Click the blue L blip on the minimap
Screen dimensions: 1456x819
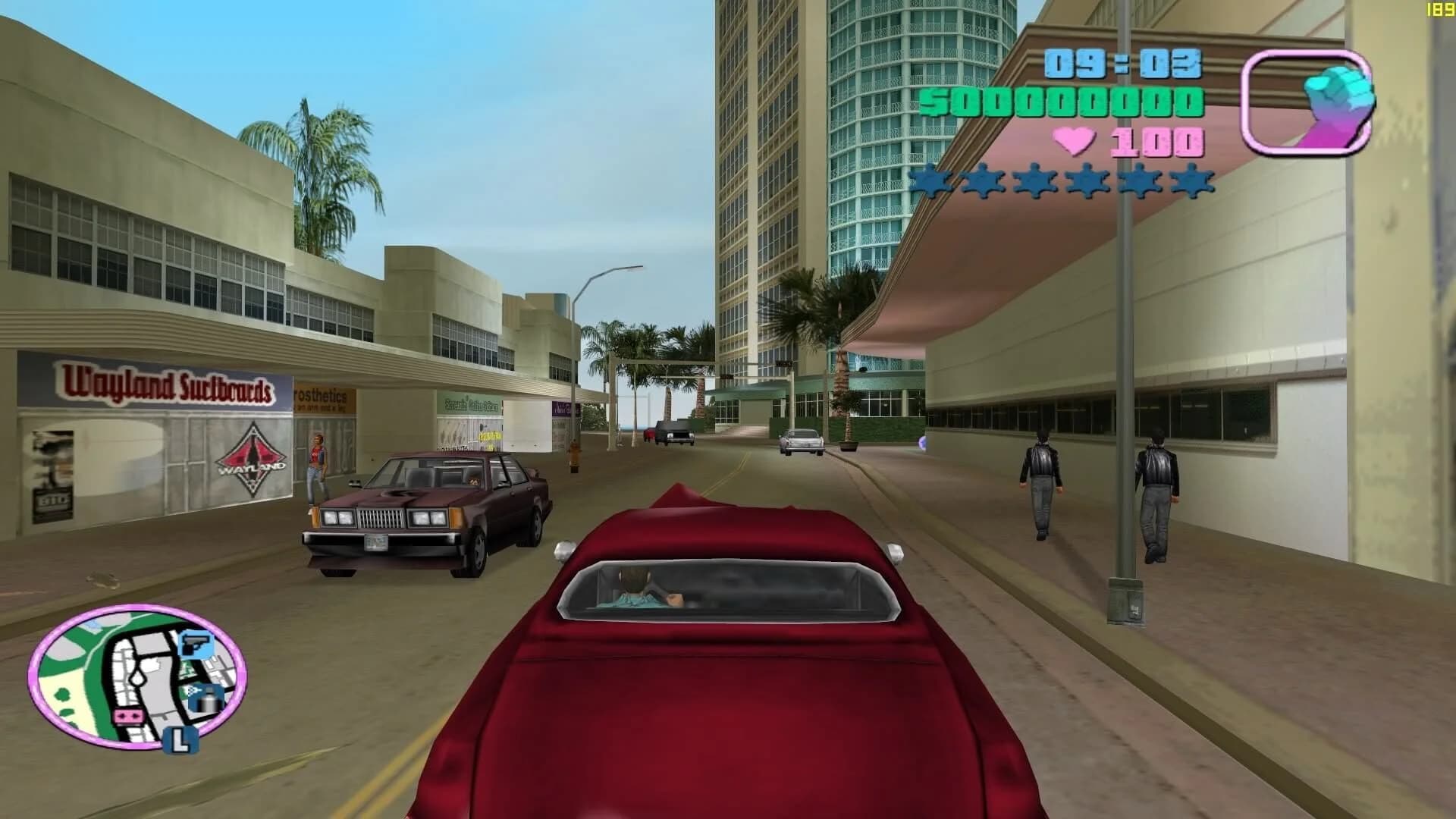pyautogui.click(x=180, y=741)
